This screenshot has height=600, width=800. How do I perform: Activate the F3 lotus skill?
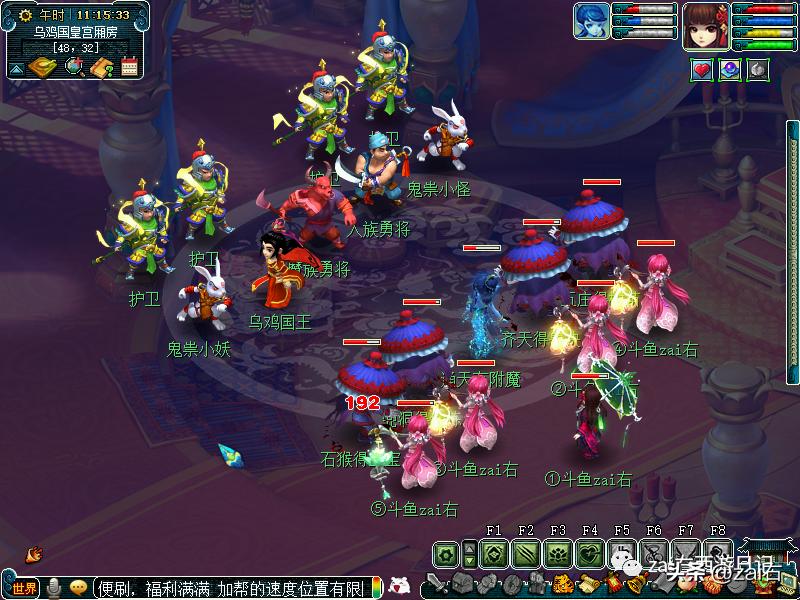pos(558,553)
